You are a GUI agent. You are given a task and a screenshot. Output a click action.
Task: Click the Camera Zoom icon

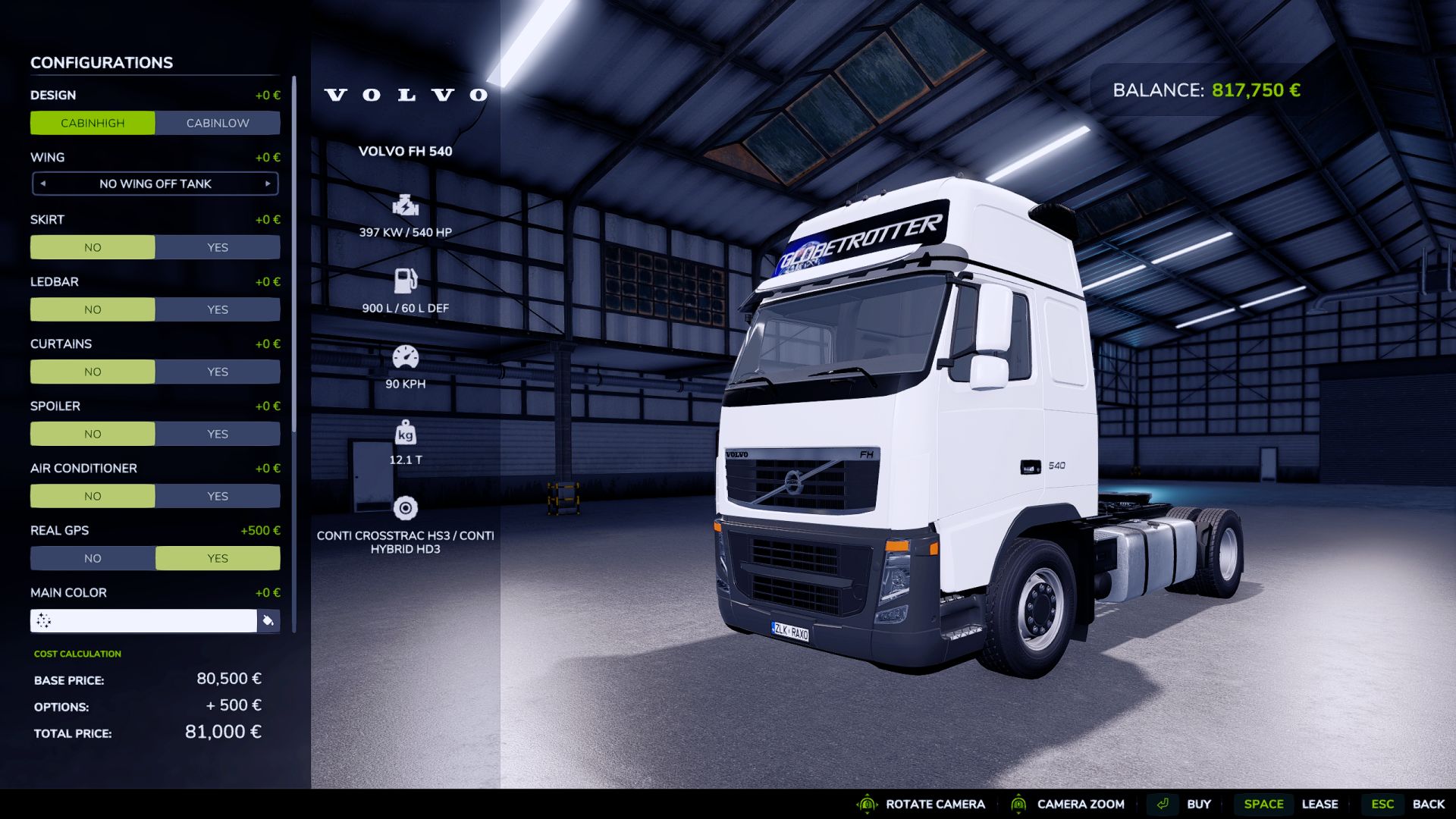pos(1019,804)
